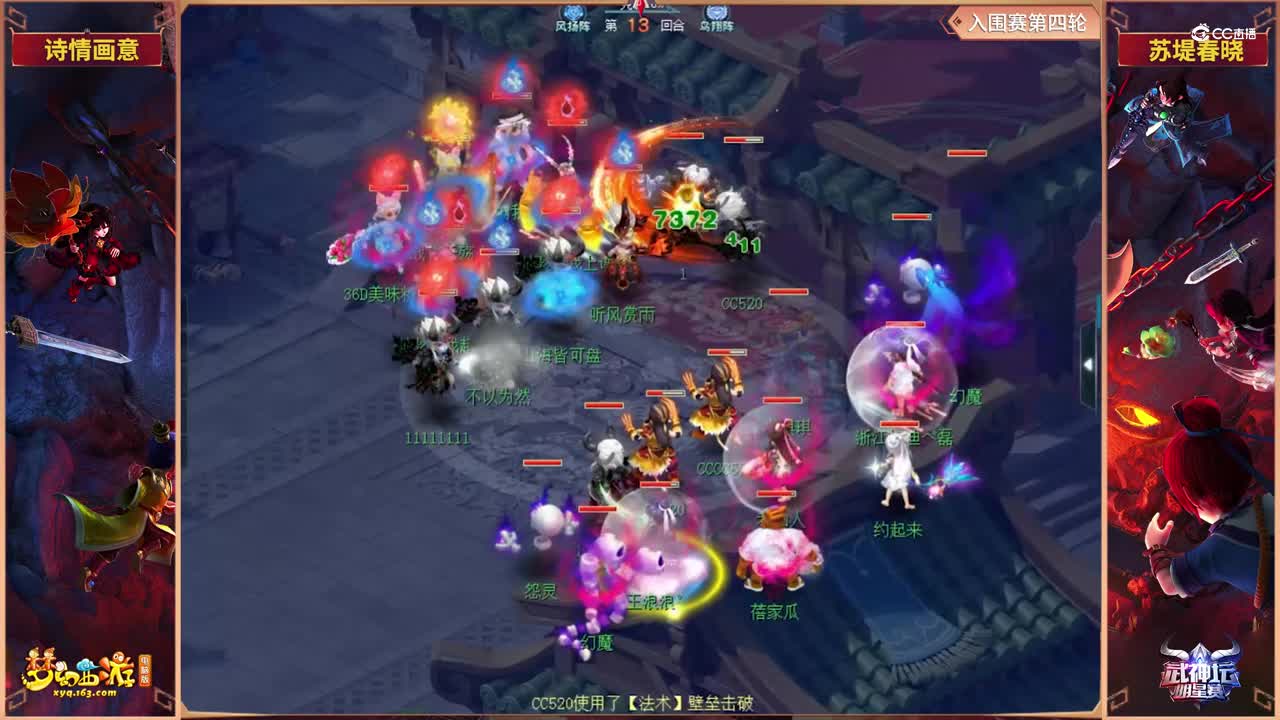Click the 鸟翔阵 formation icon

tap(718, 12)
